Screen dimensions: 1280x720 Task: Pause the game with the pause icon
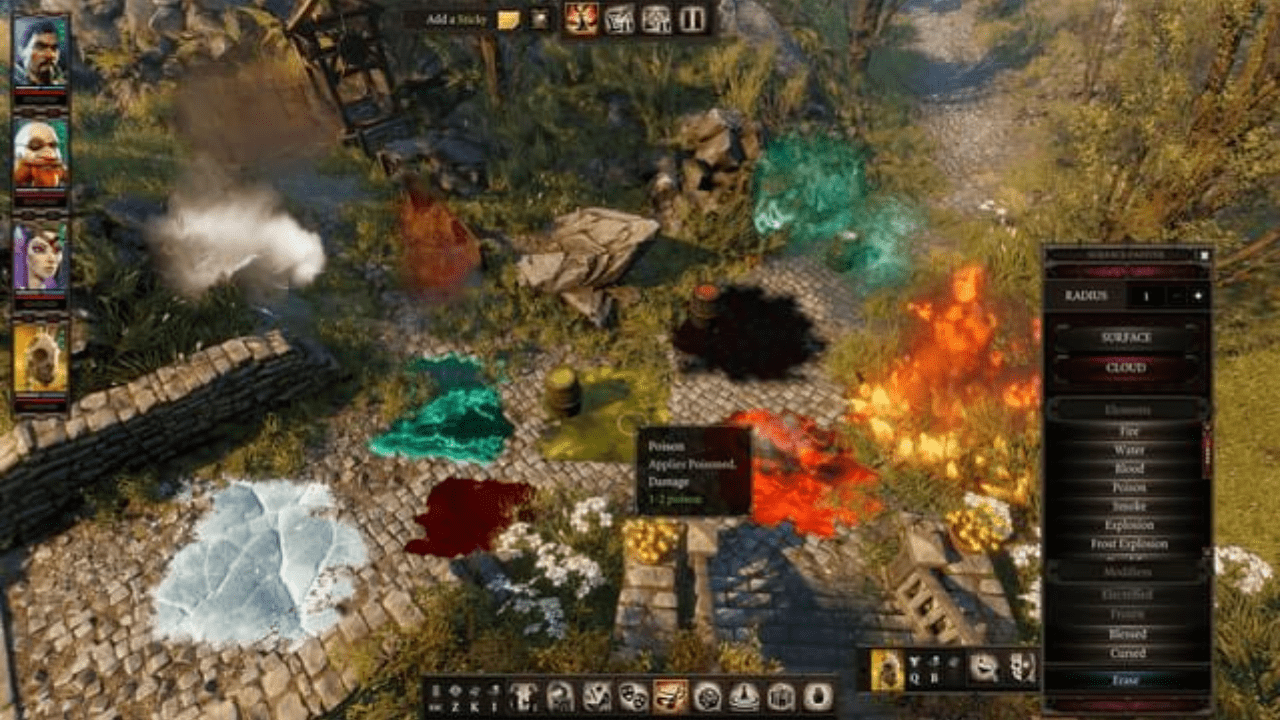tap(692, 19)
